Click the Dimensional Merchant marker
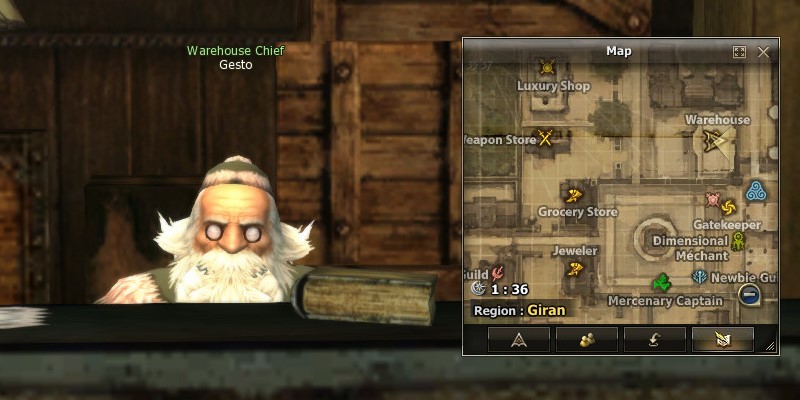The width and height of the screenshot is (800, 400). pos(738,241)
